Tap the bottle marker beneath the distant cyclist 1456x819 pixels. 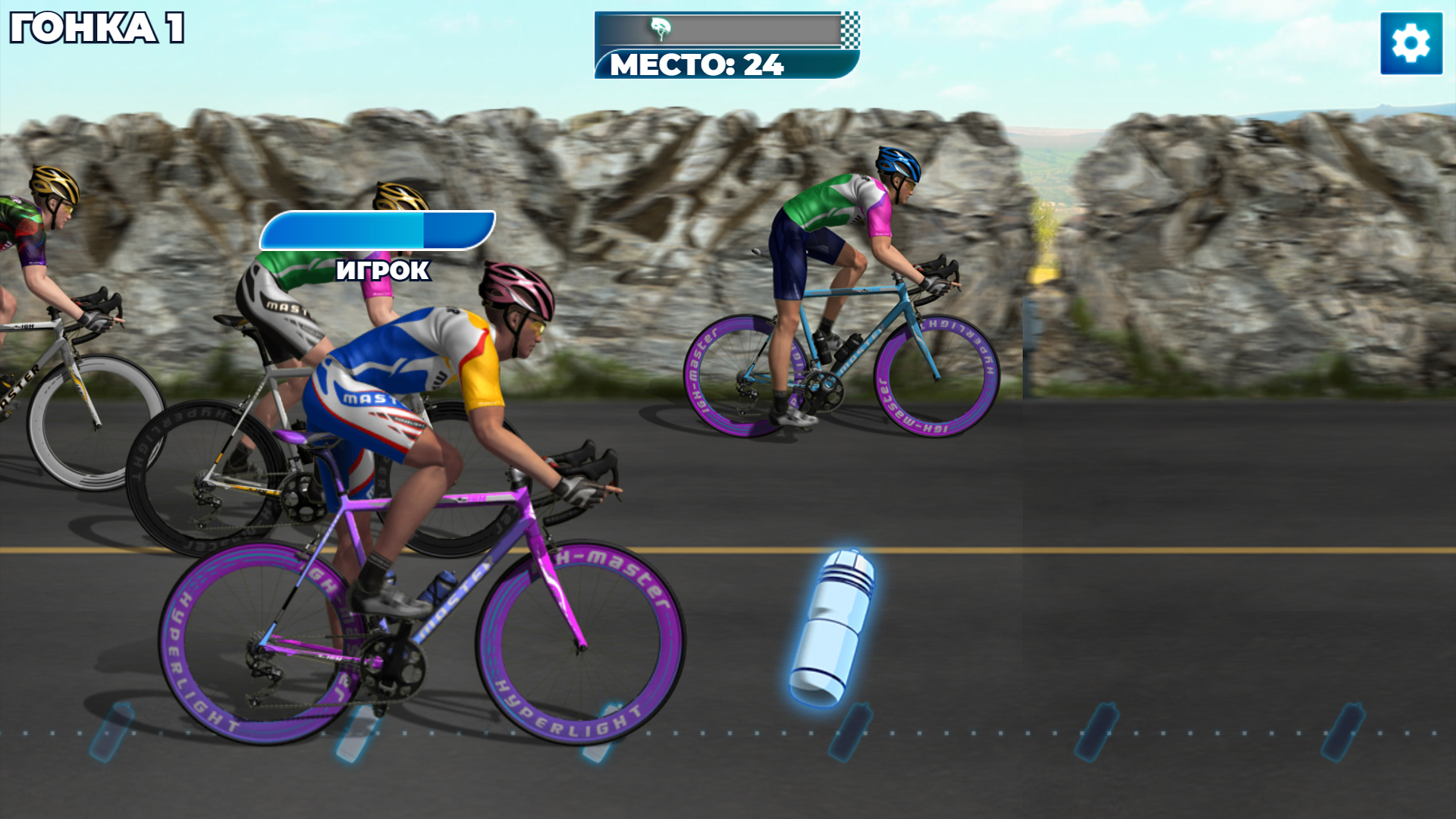(849, 732)
